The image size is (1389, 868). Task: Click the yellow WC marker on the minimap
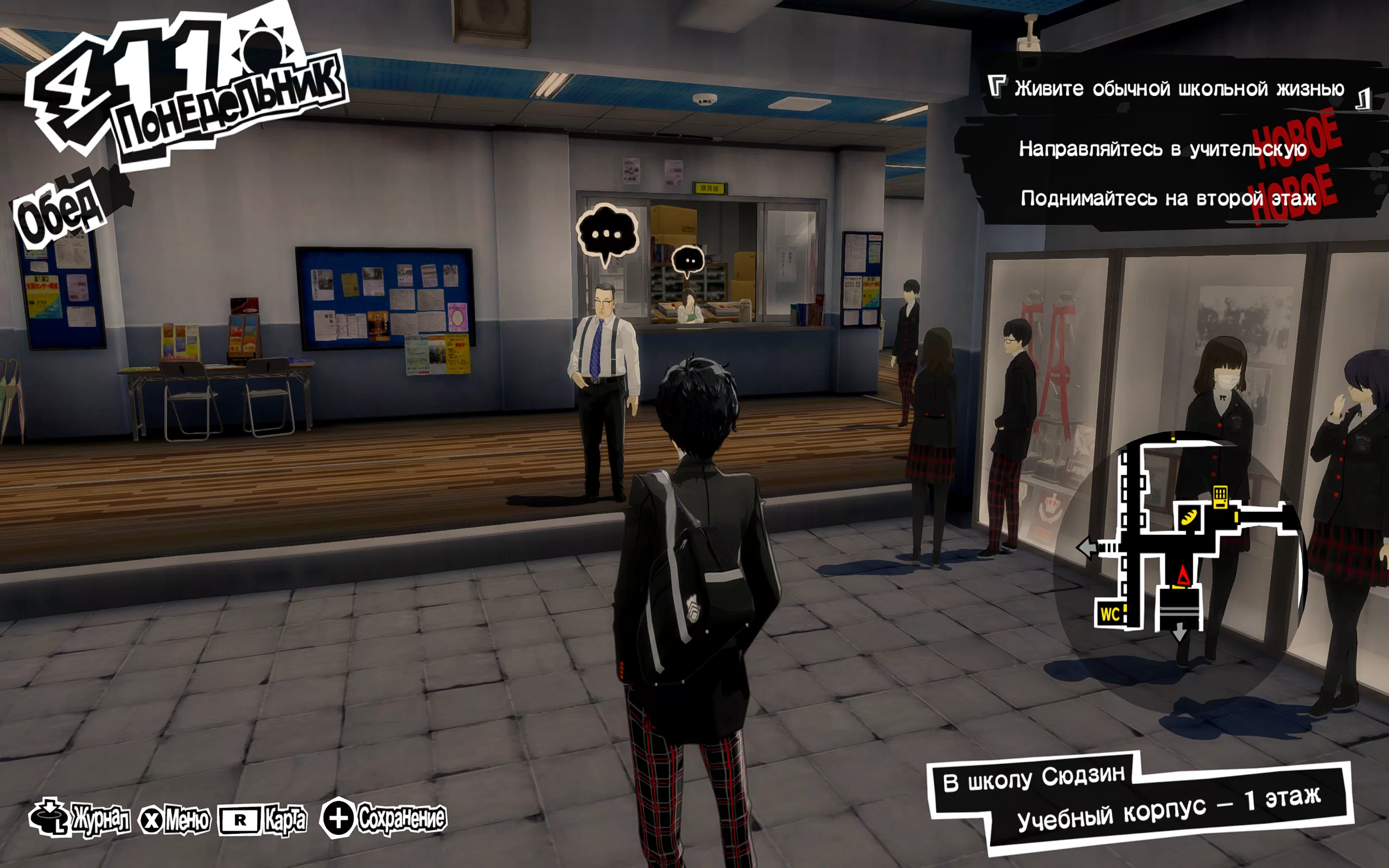(1110, 614)
